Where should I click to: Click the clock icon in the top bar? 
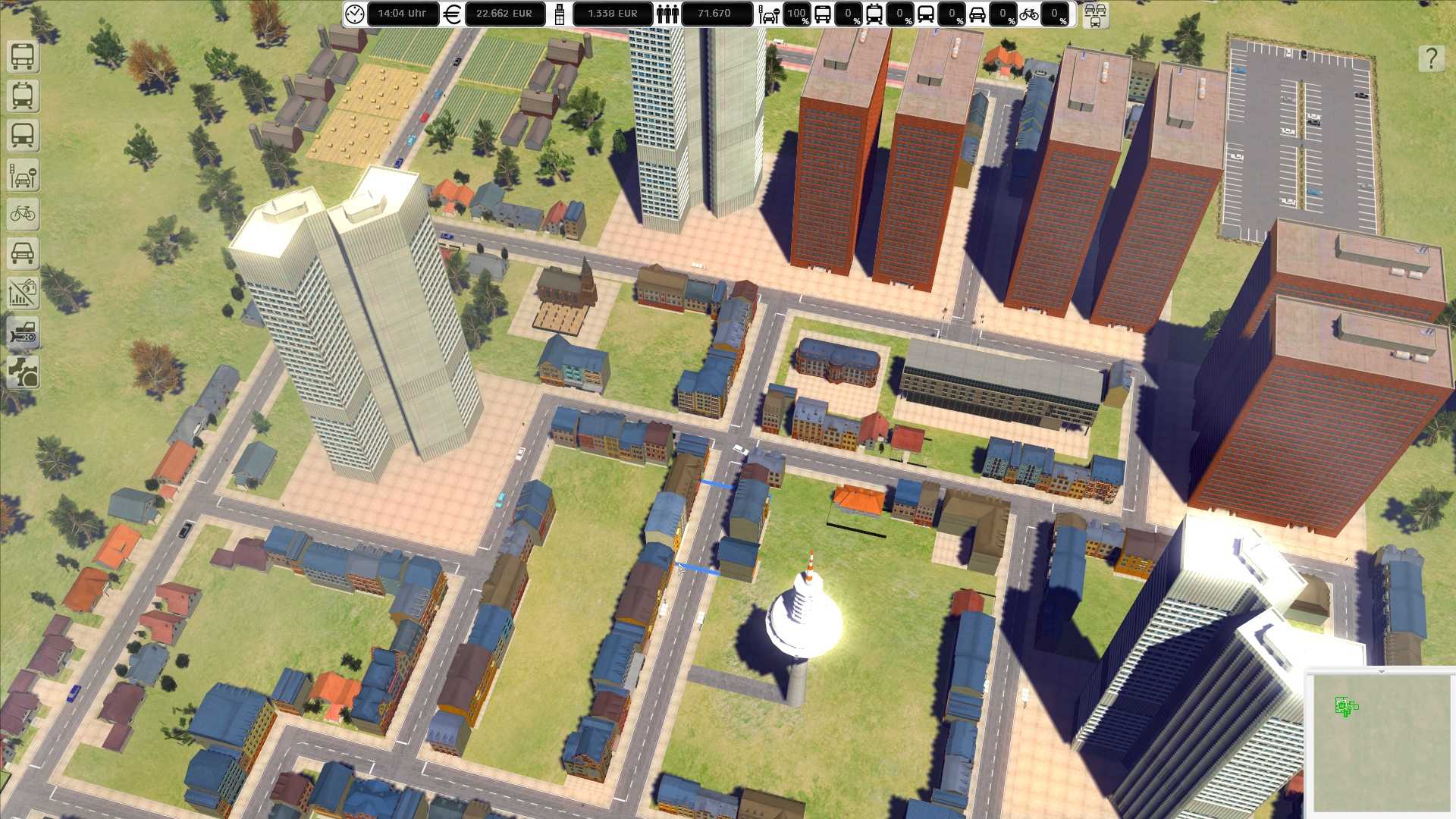[354, 14]
